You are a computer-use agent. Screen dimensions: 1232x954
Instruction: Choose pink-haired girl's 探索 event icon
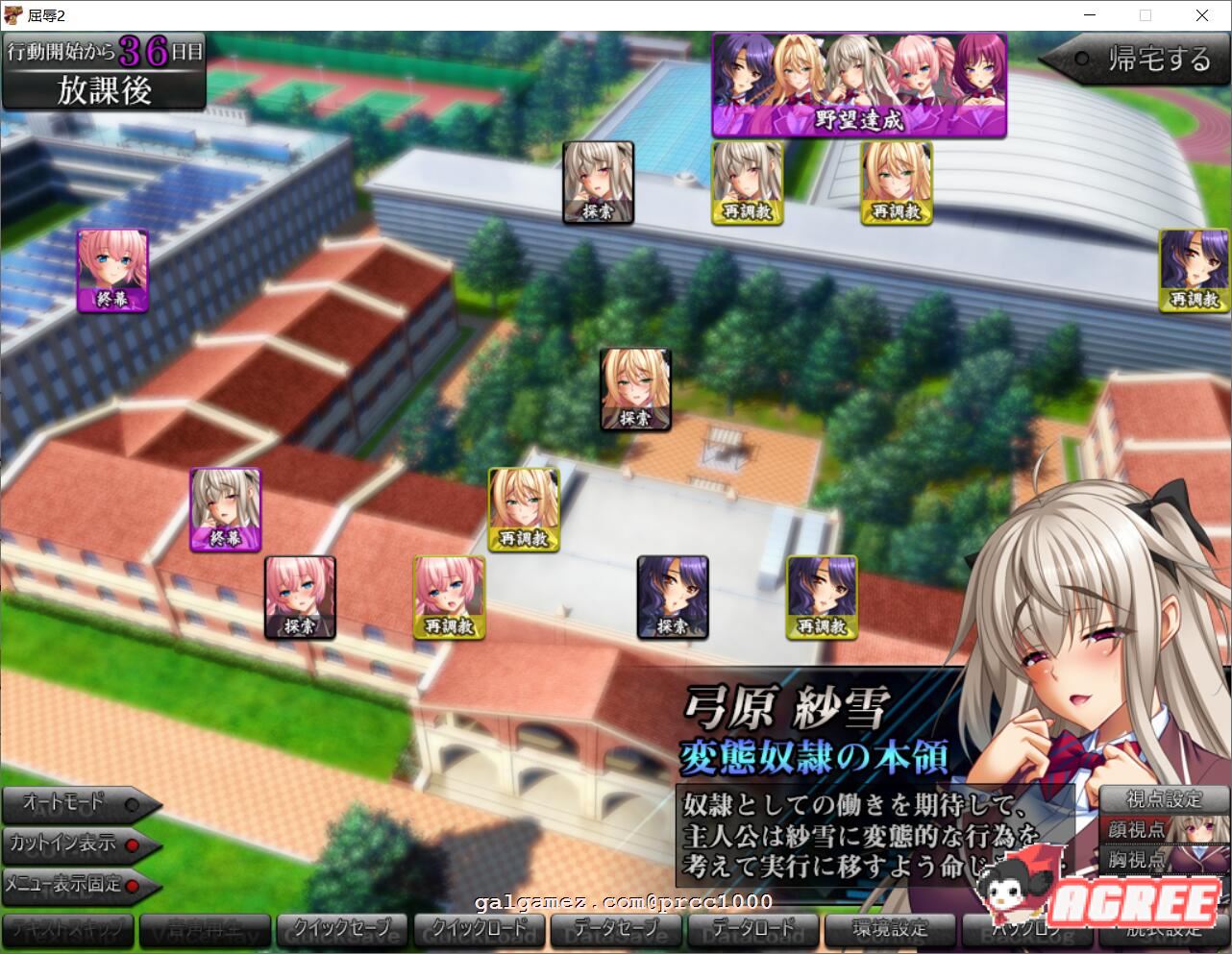pyautogui.click(x=300, y=598)
